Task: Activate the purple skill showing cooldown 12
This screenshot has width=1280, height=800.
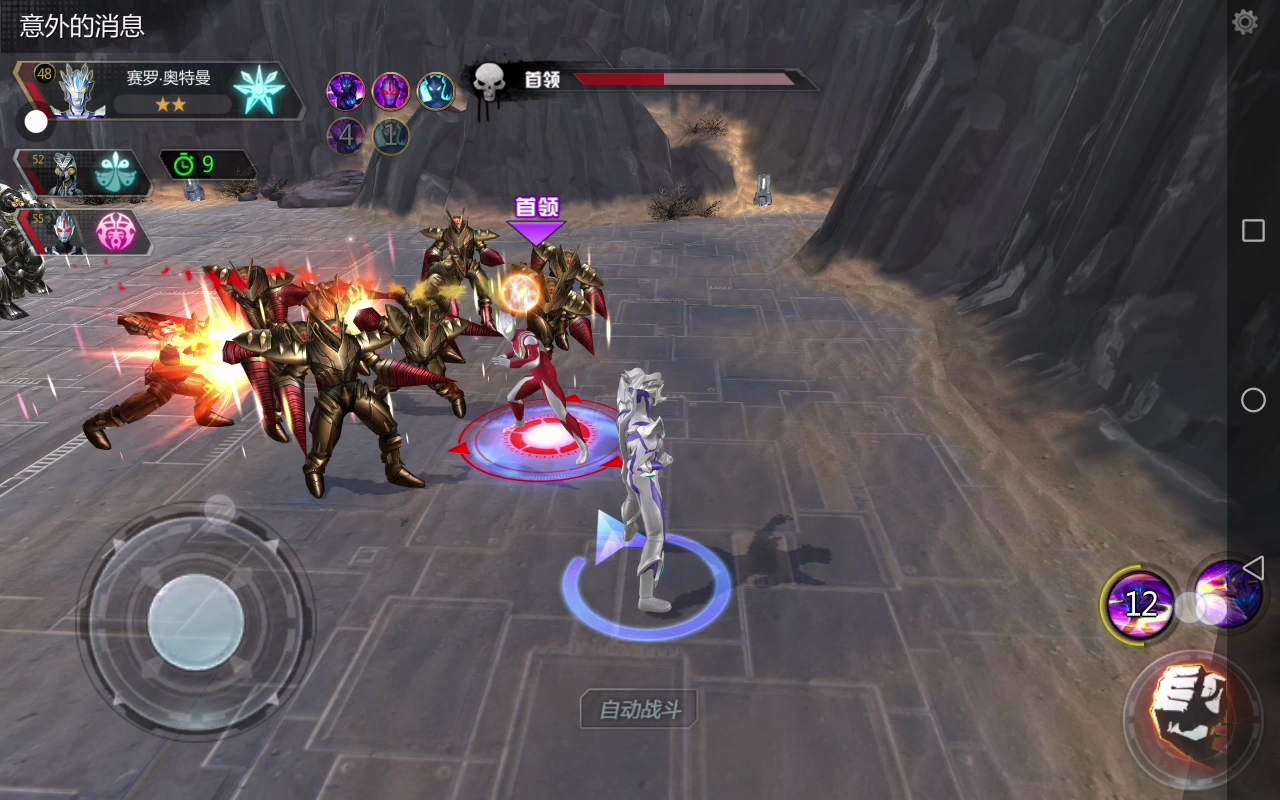Action: (x=1139, y=603)
